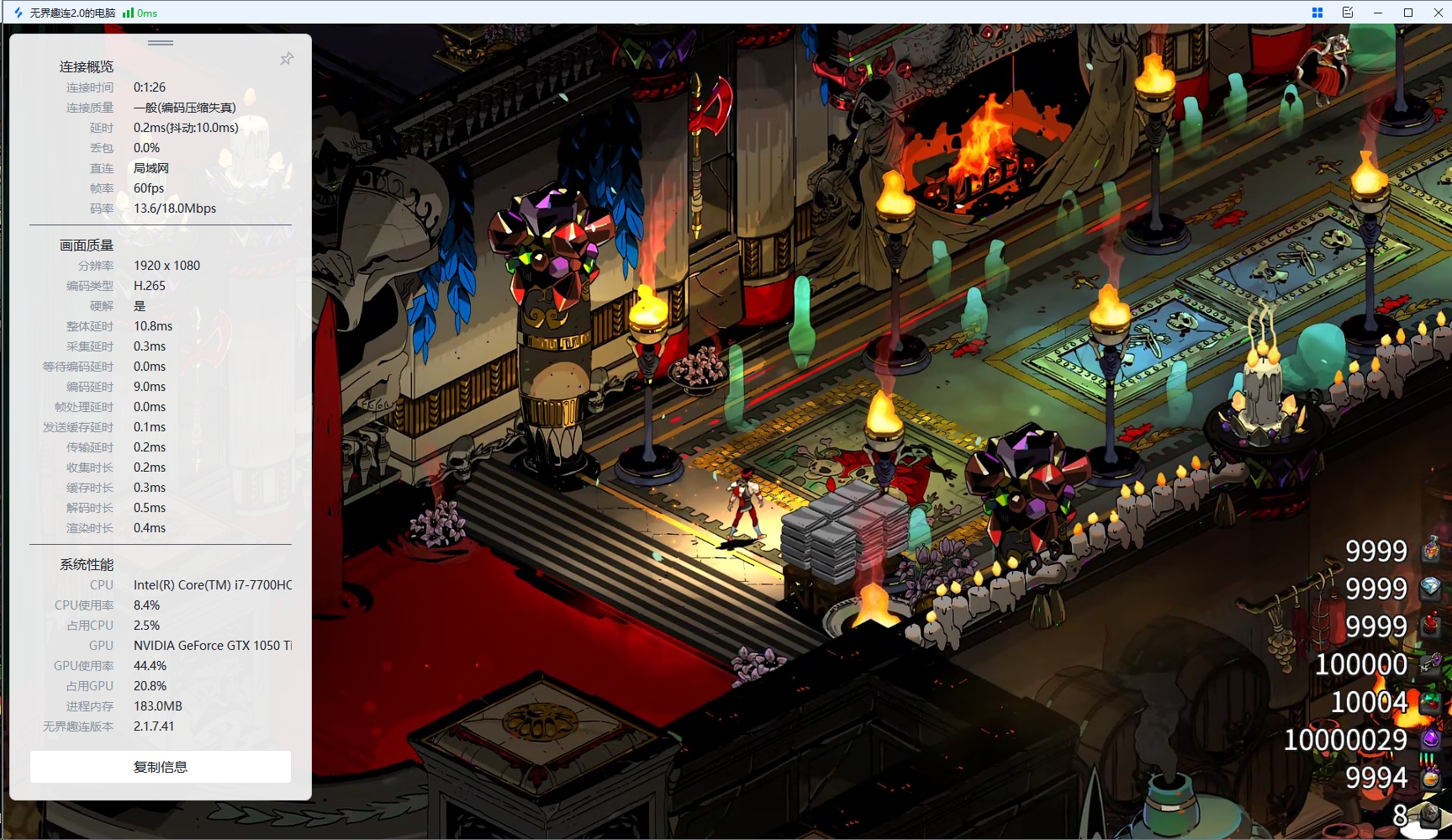Screen dimensions: 1452x840
Task: Select the Diamond resource icon
Action: coord(1430,588)
